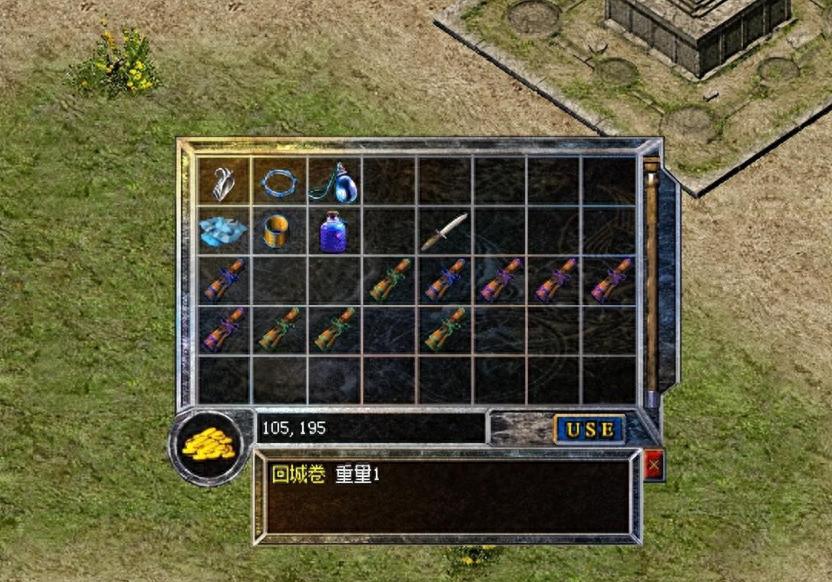Select the light blue cloth item
Image resolution: width=832 pixels, height=582 pixels.
[222, 231]
